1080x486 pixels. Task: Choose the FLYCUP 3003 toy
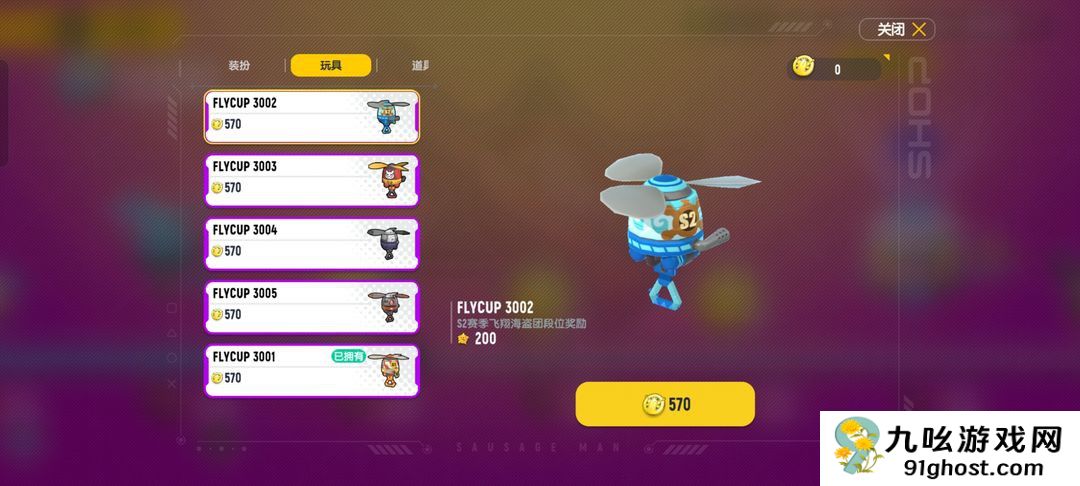click(x=312, y=180)
